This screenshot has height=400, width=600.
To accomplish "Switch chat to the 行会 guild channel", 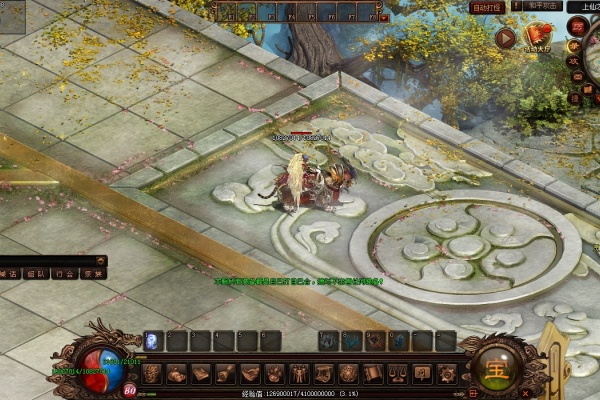I will 65,273.
